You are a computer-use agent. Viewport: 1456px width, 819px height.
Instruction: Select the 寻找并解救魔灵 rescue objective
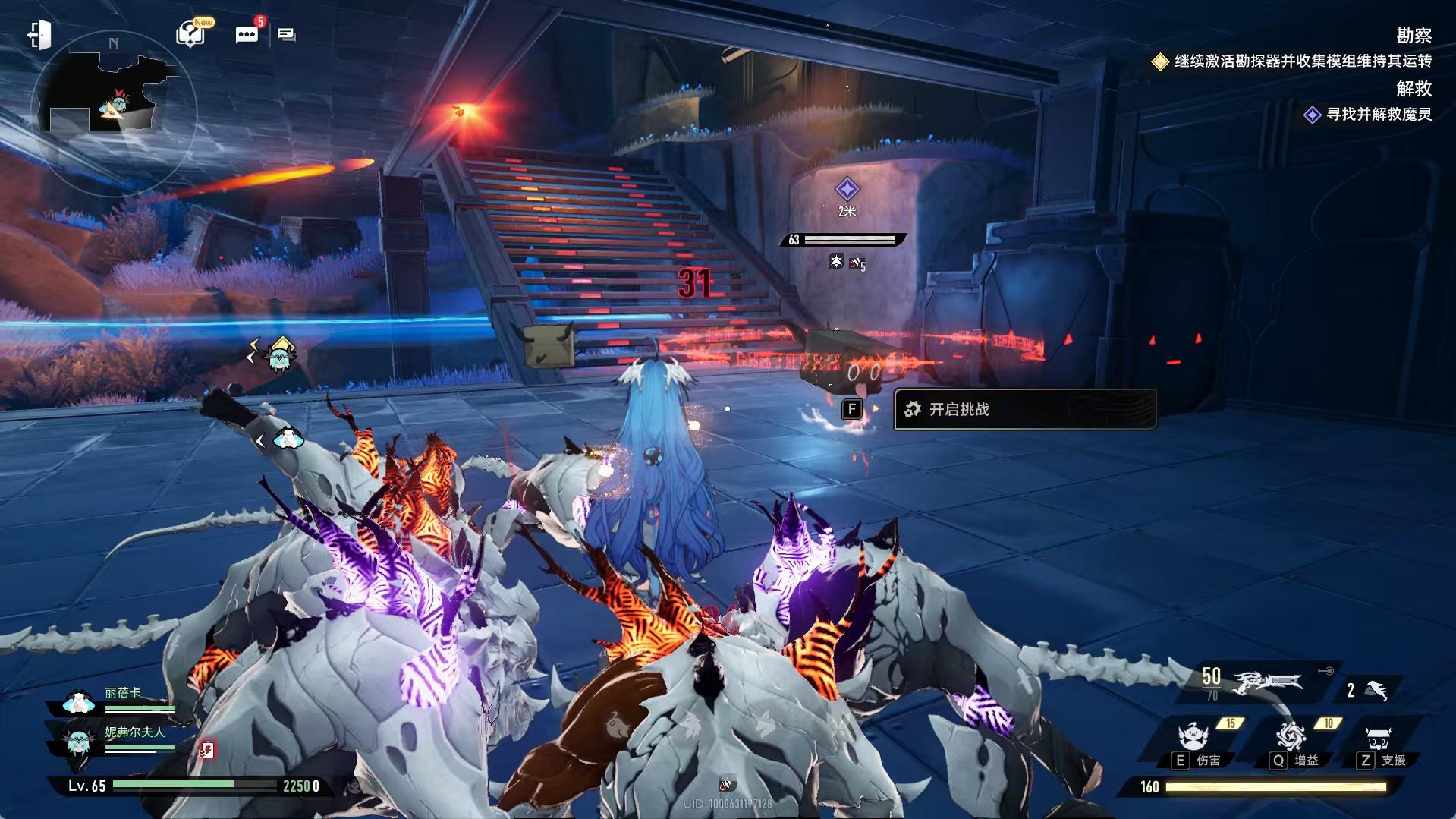pos(1378,115)
